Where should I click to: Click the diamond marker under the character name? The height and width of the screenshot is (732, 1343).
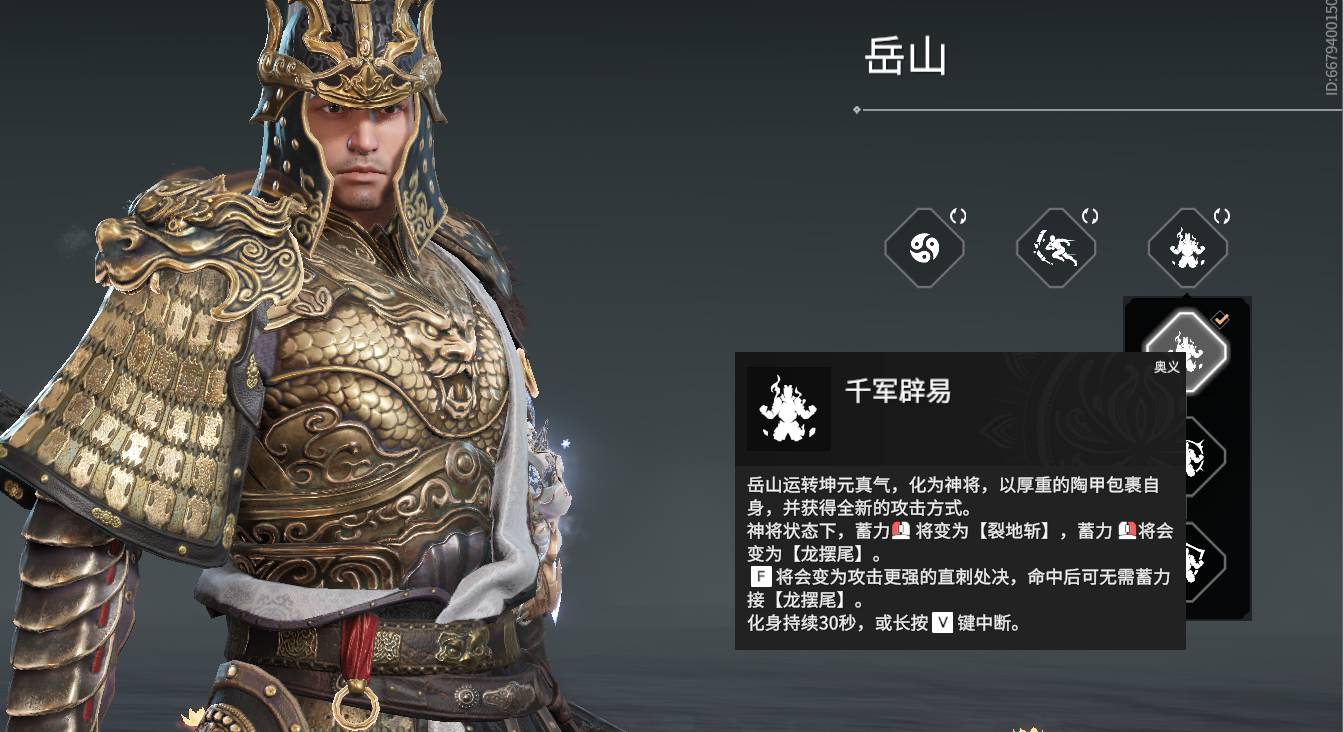point(855,108)
